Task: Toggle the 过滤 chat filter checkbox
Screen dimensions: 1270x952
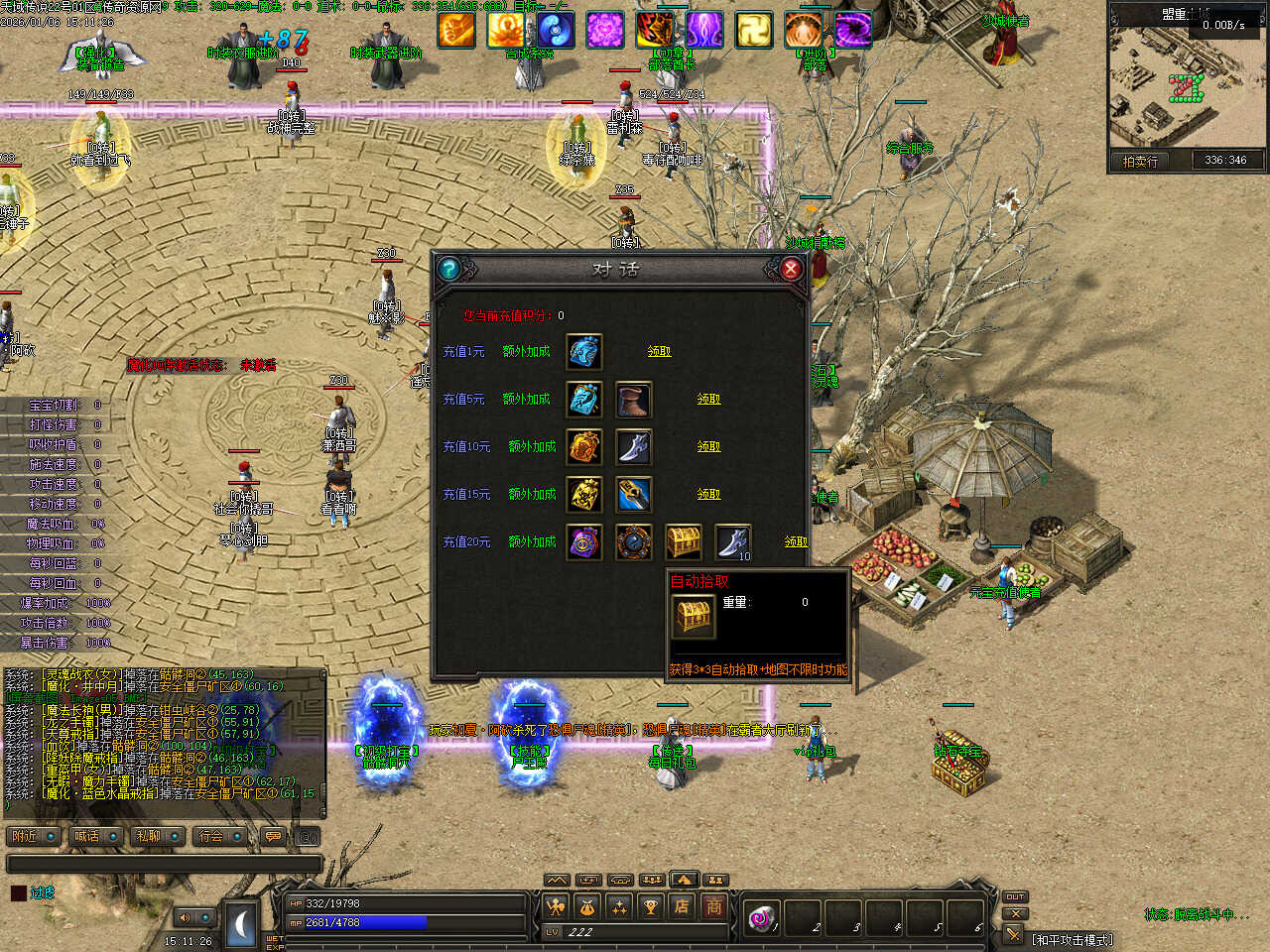Action: coord(18,892)
